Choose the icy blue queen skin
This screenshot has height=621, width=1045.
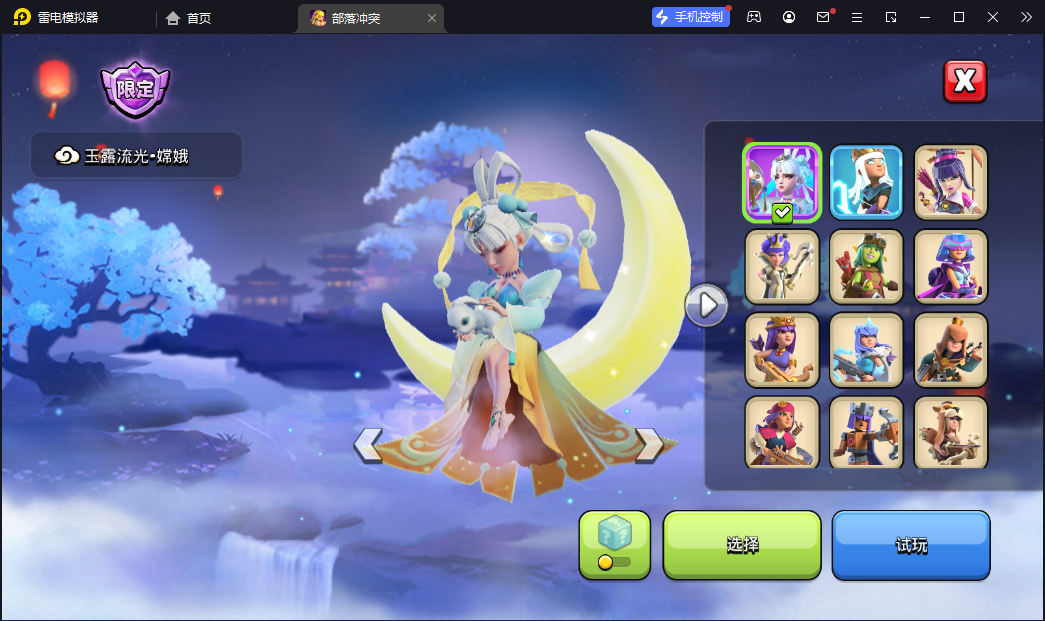click(x=866, y=350)
